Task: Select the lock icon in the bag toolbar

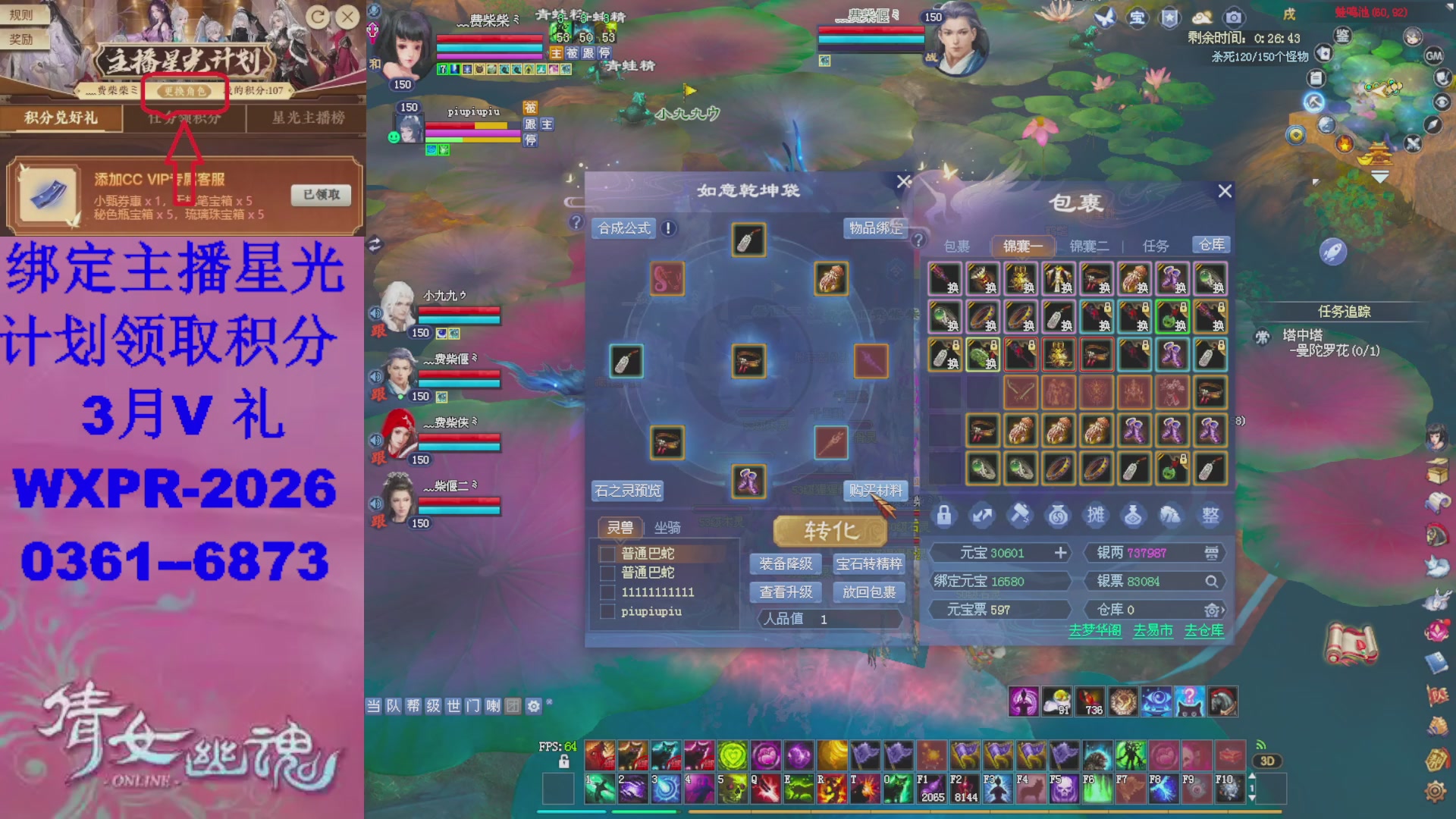Action: click(945, 515)
